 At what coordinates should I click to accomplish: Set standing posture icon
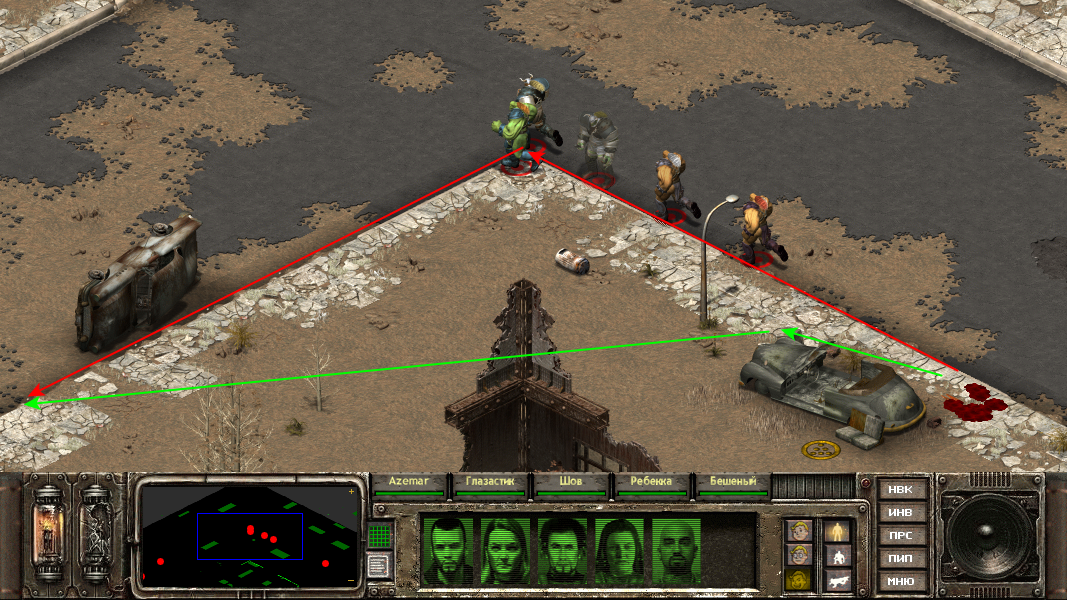coord(838,531)
